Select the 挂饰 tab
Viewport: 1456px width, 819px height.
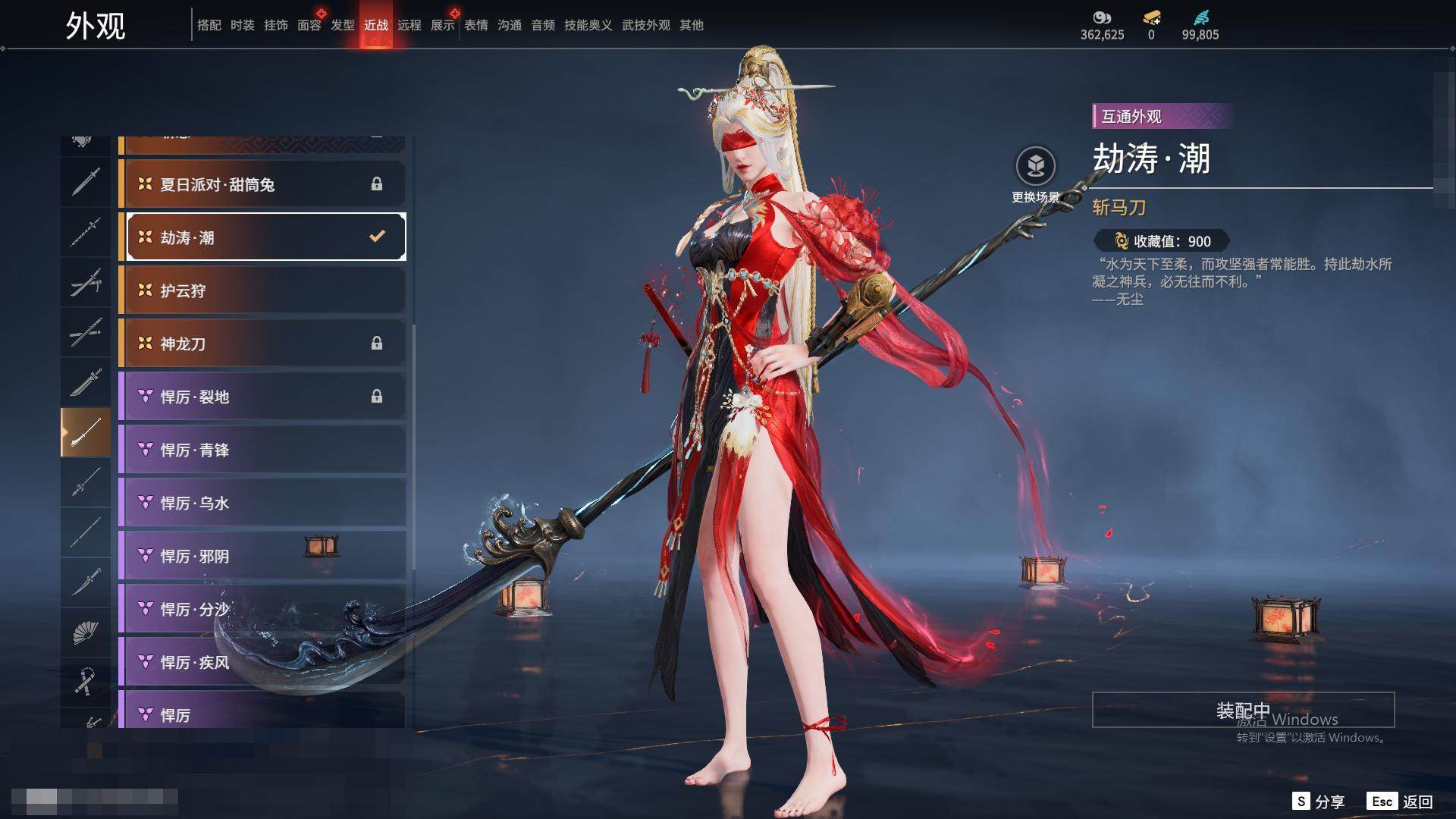275,25
